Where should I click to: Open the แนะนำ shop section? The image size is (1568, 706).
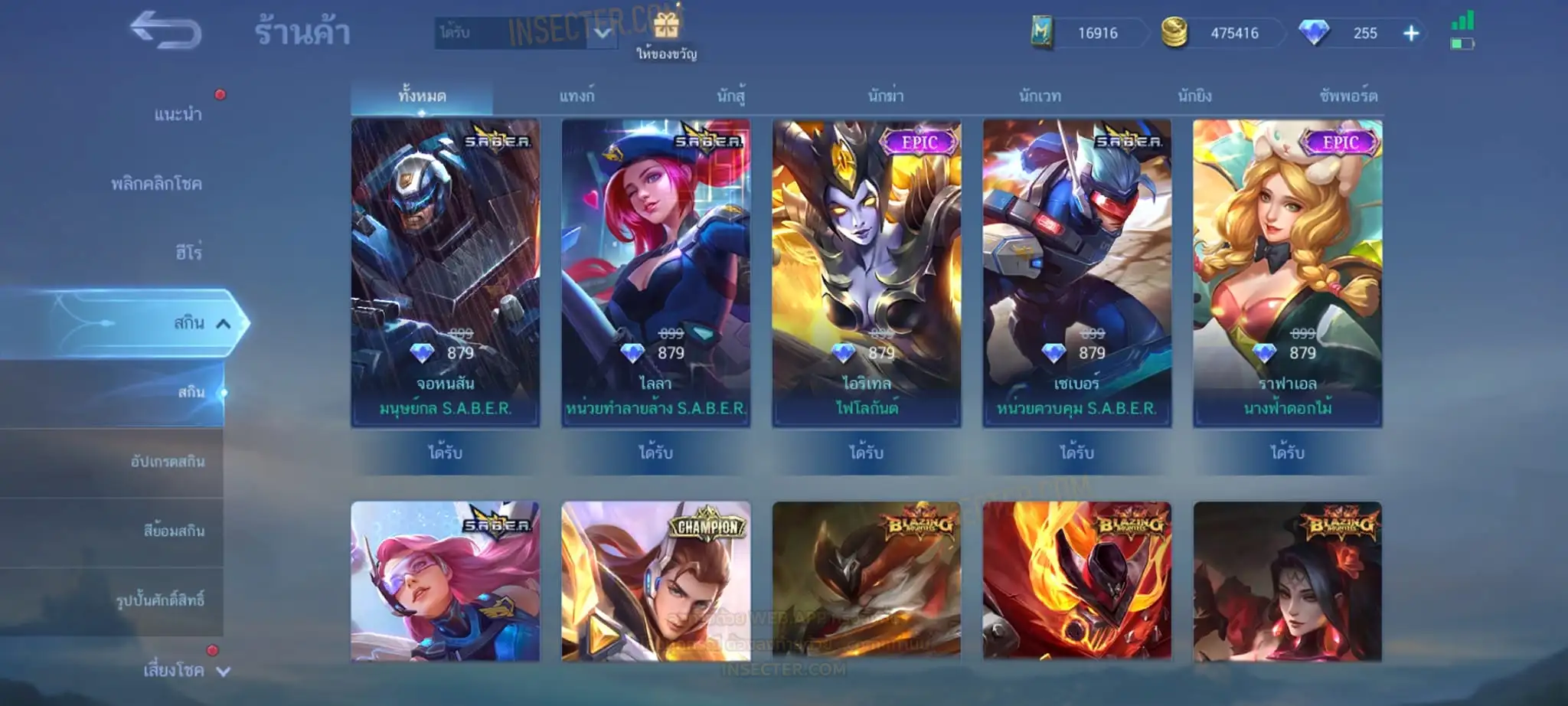(x=178, y=115)
